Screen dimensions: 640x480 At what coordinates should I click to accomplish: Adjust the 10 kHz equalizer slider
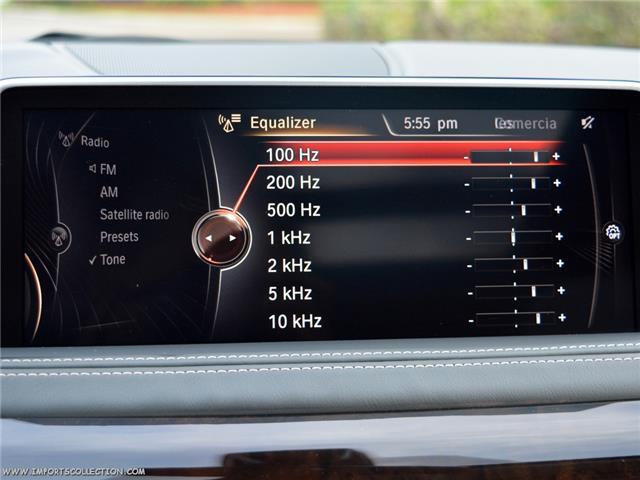pyautogui.click(x=516, y=319)
